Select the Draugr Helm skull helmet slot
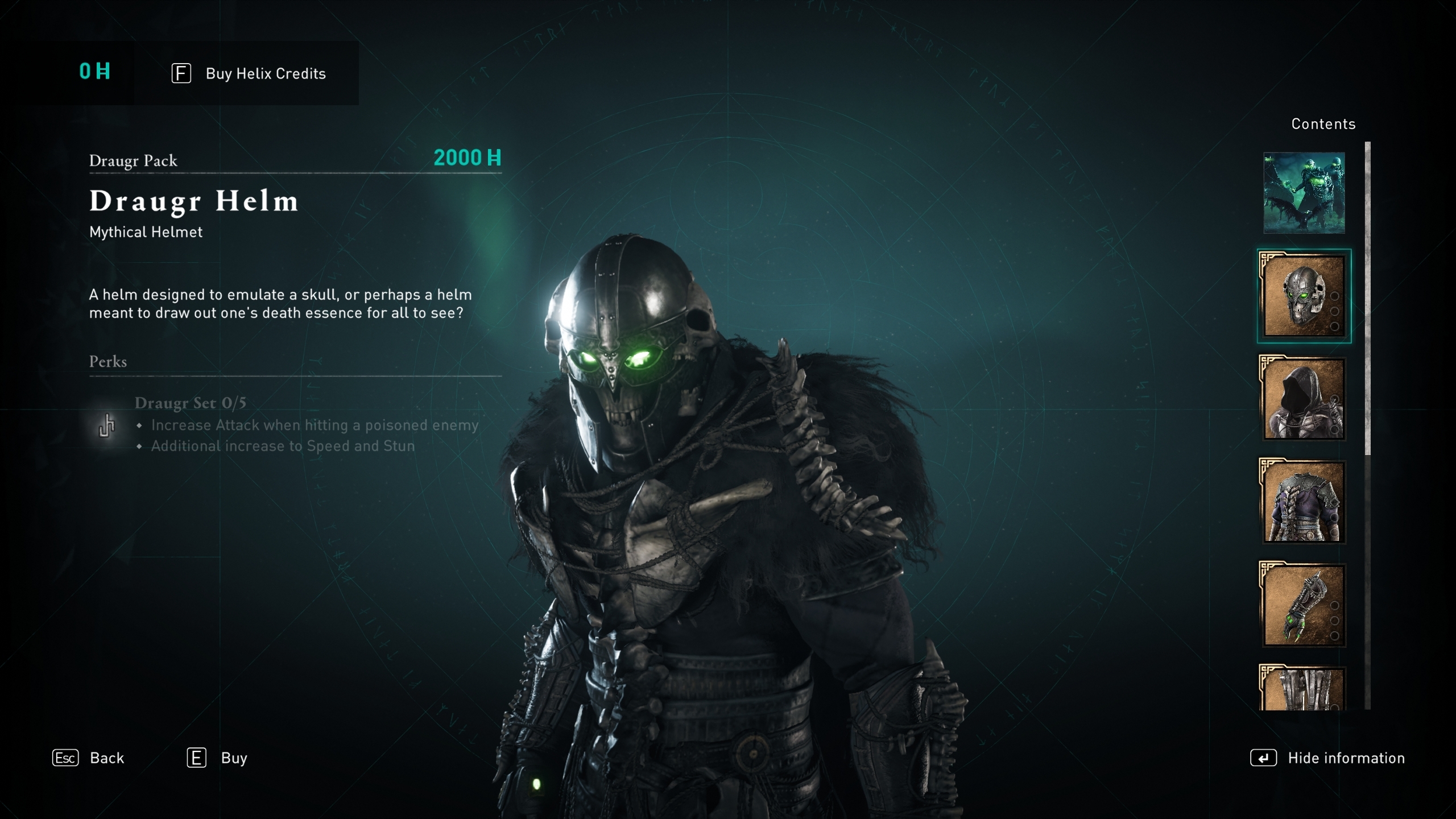 tap(1304, 296)
